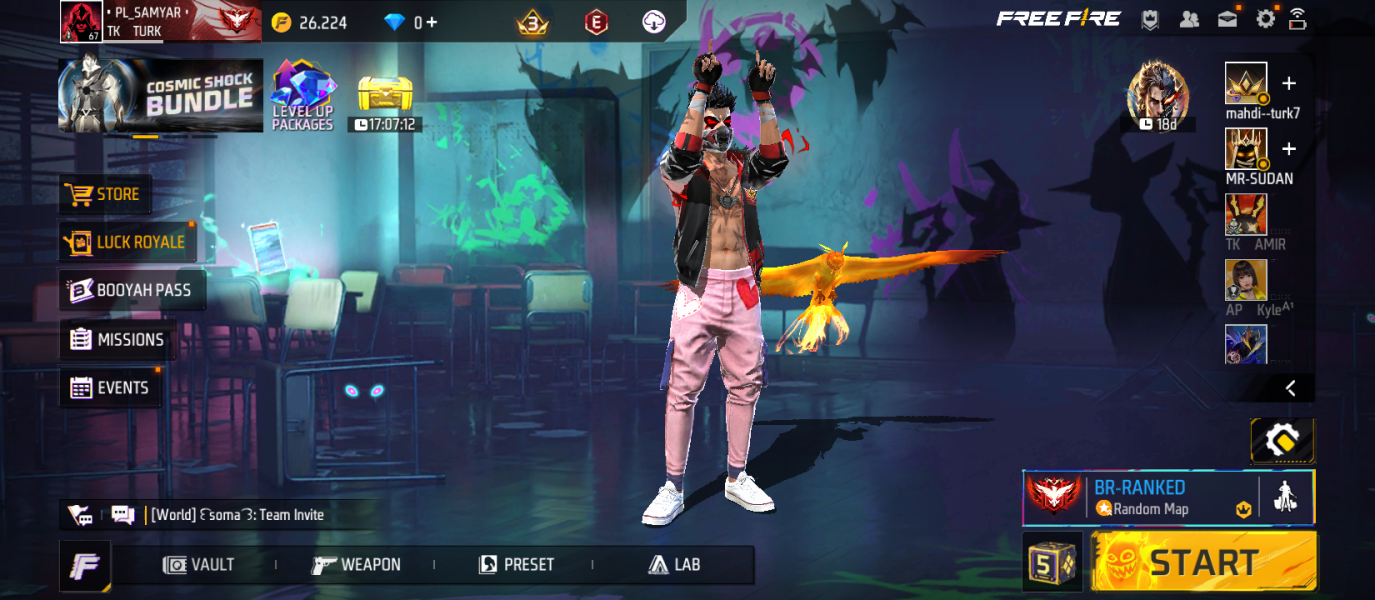The height and width of the screenshot is (600, 1375).
Task: Open the Missions menu
Action: click(117, 340)
